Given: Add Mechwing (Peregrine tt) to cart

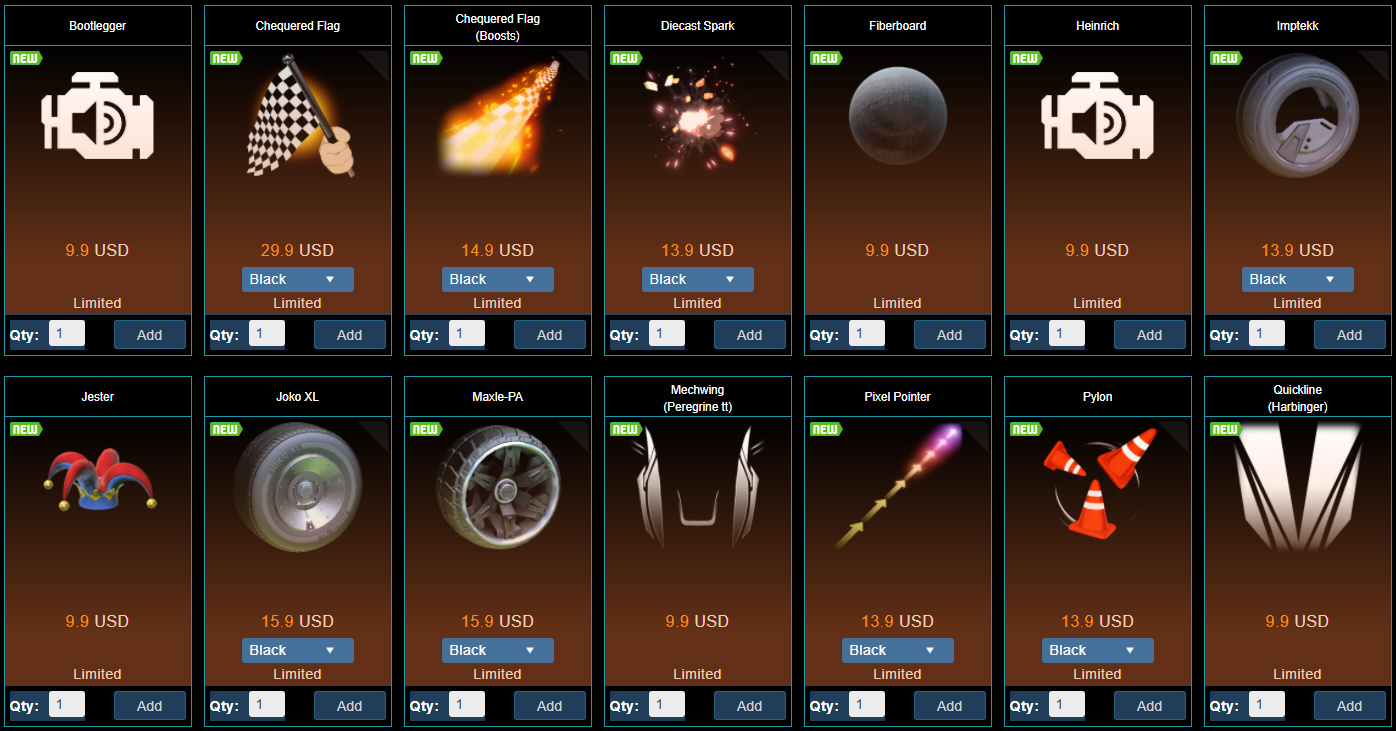Looking at the screenshot, I should coord(749,706).
